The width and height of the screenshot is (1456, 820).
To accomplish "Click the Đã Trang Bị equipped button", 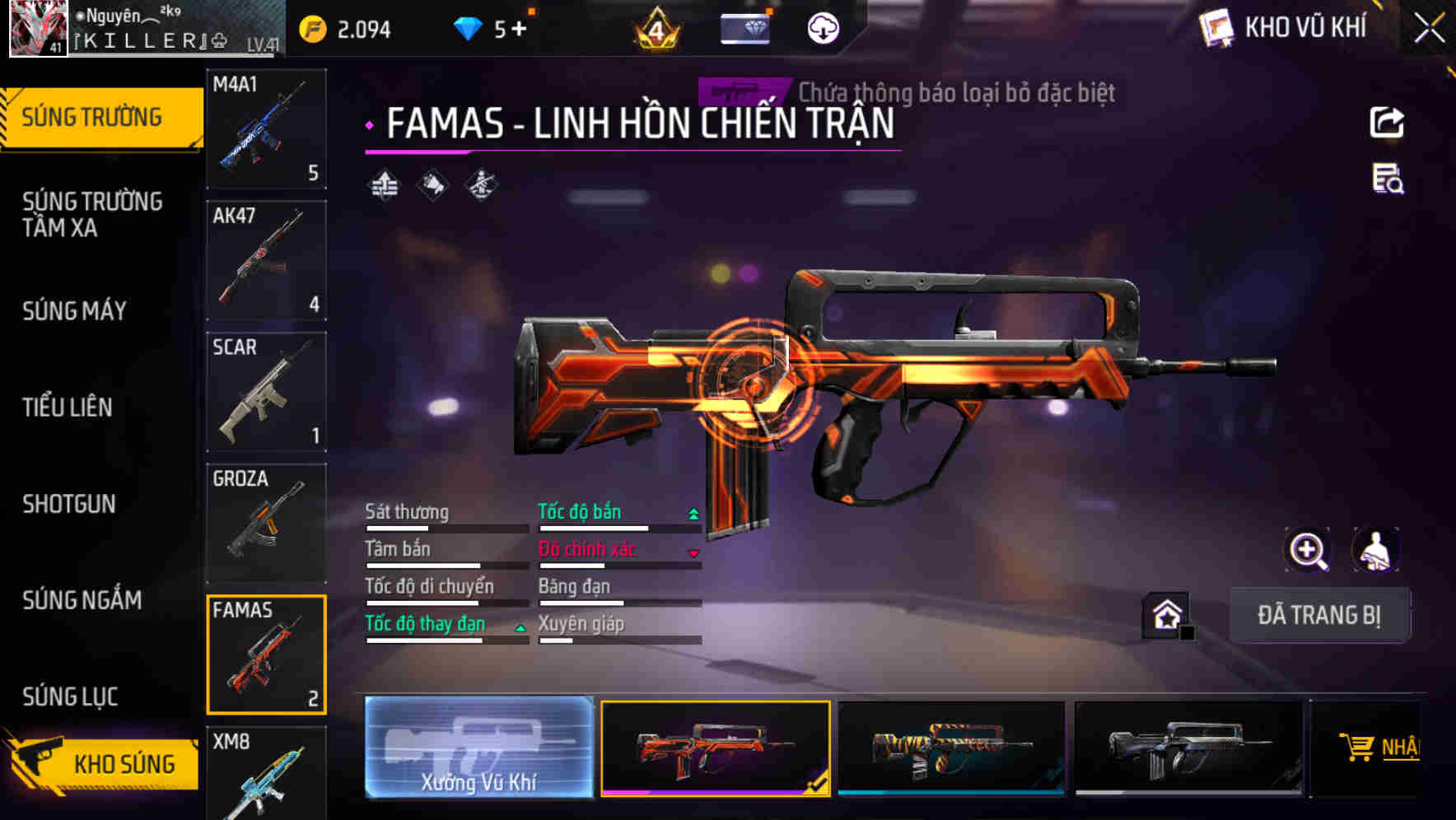I will 1318,615.
